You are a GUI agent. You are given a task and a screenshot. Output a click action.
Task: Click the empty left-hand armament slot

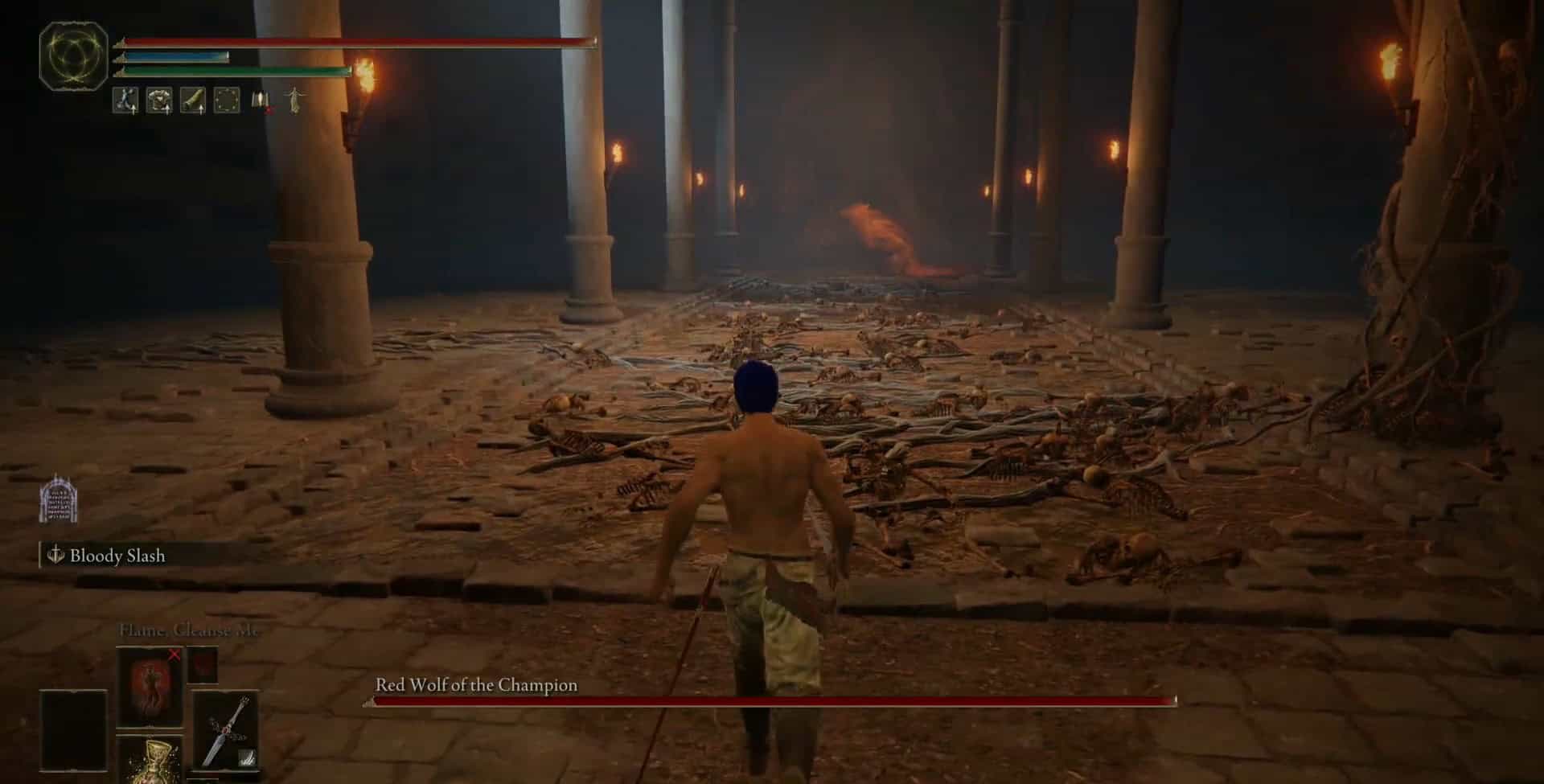tap(73, 730)
